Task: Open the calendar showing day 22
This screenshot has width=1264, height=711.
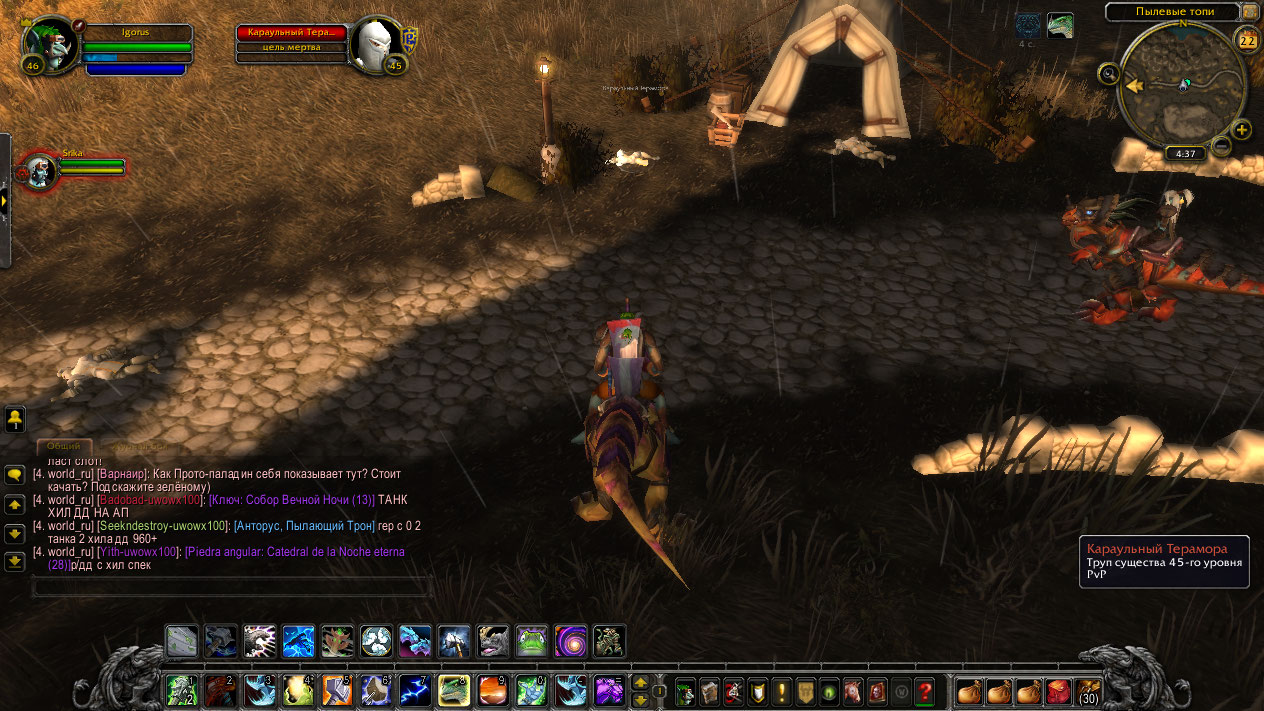Action: pyautogui.click(x=1248, y=41)
